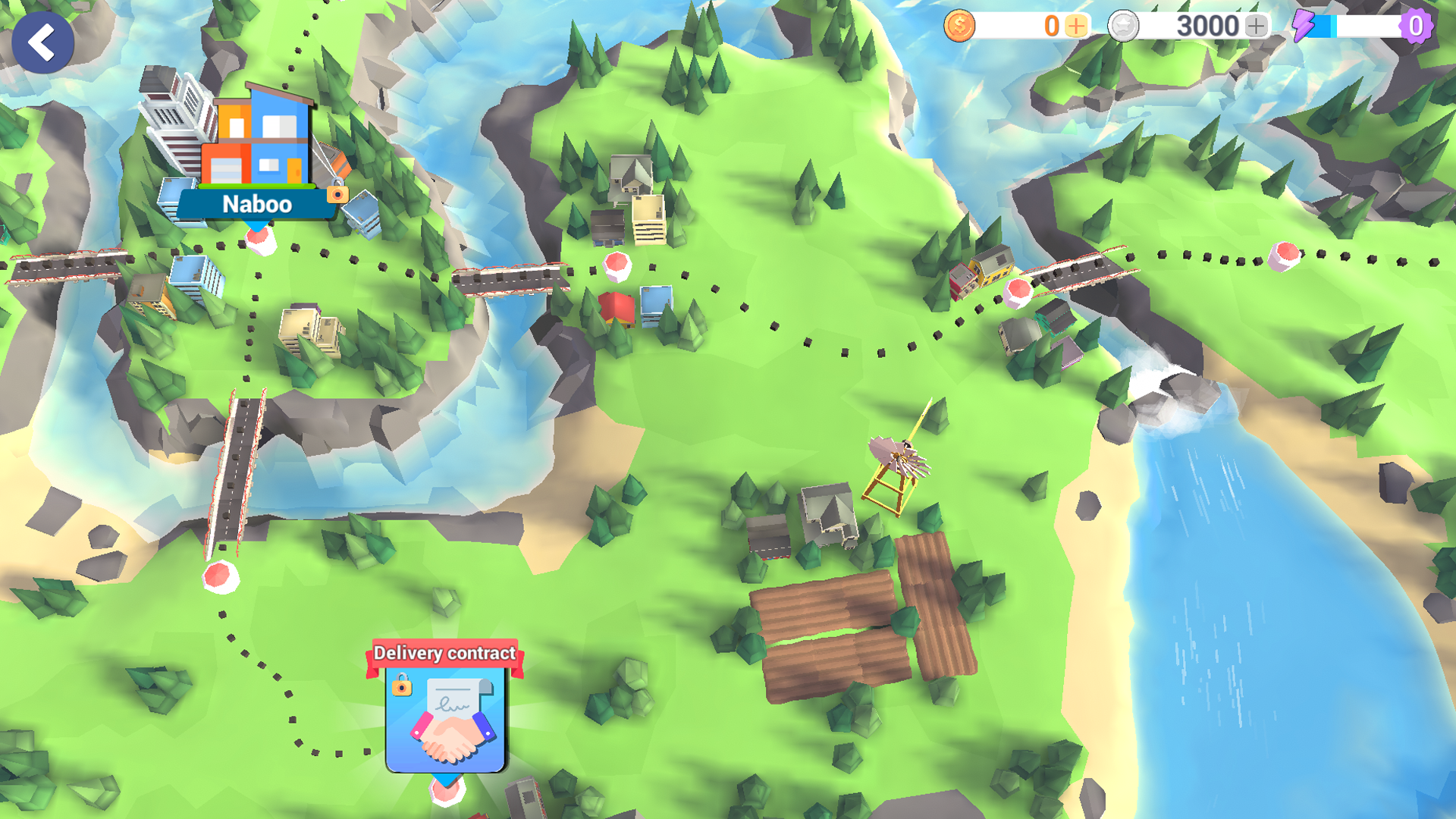1456x819 pixels.
Task: Click the Naboo name banner
Action: pyautogui.click(x=256, y=203)
